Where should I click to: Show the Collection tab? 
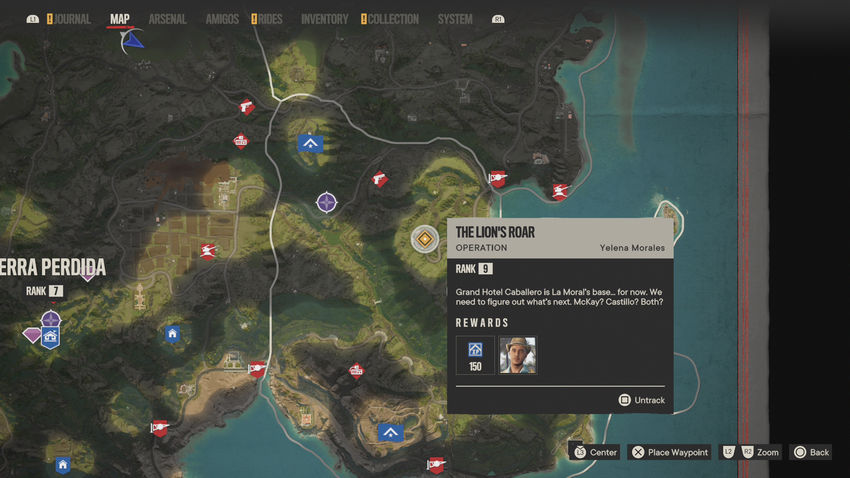tap(392, 19)
